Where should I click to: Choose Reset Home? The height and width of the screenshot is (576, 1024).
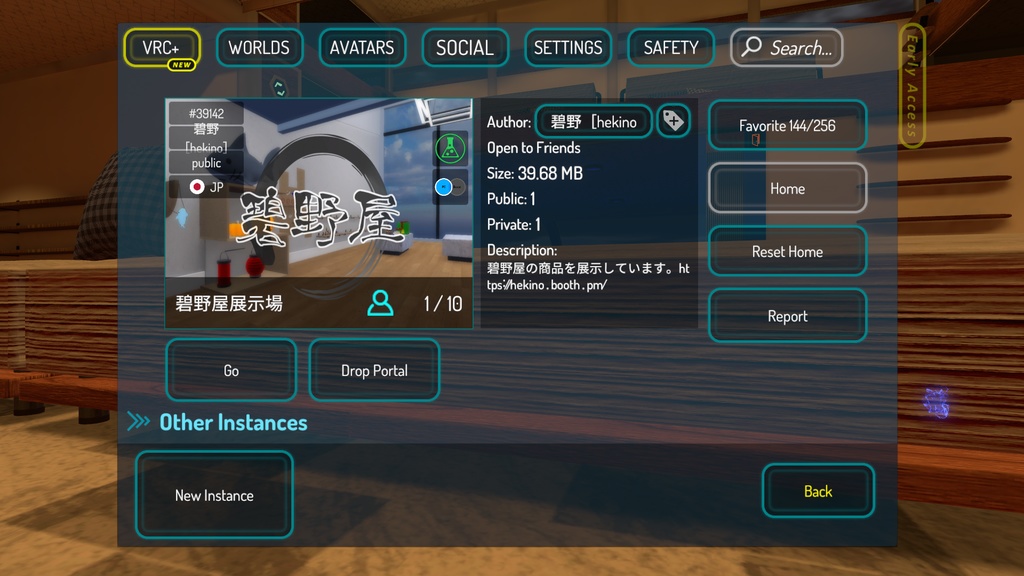point(787,252)
